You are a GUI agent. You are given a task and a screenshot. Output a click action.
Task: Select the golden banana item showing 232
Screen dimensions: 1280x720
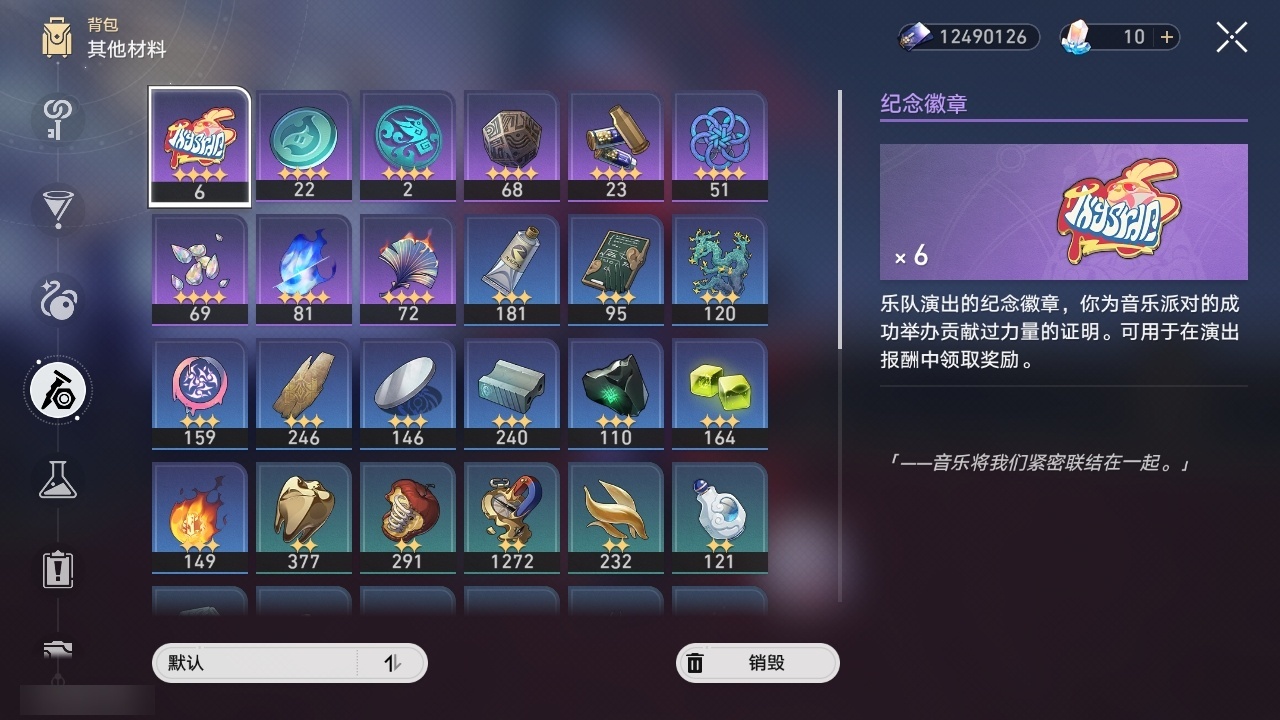[x=615, y=517]
